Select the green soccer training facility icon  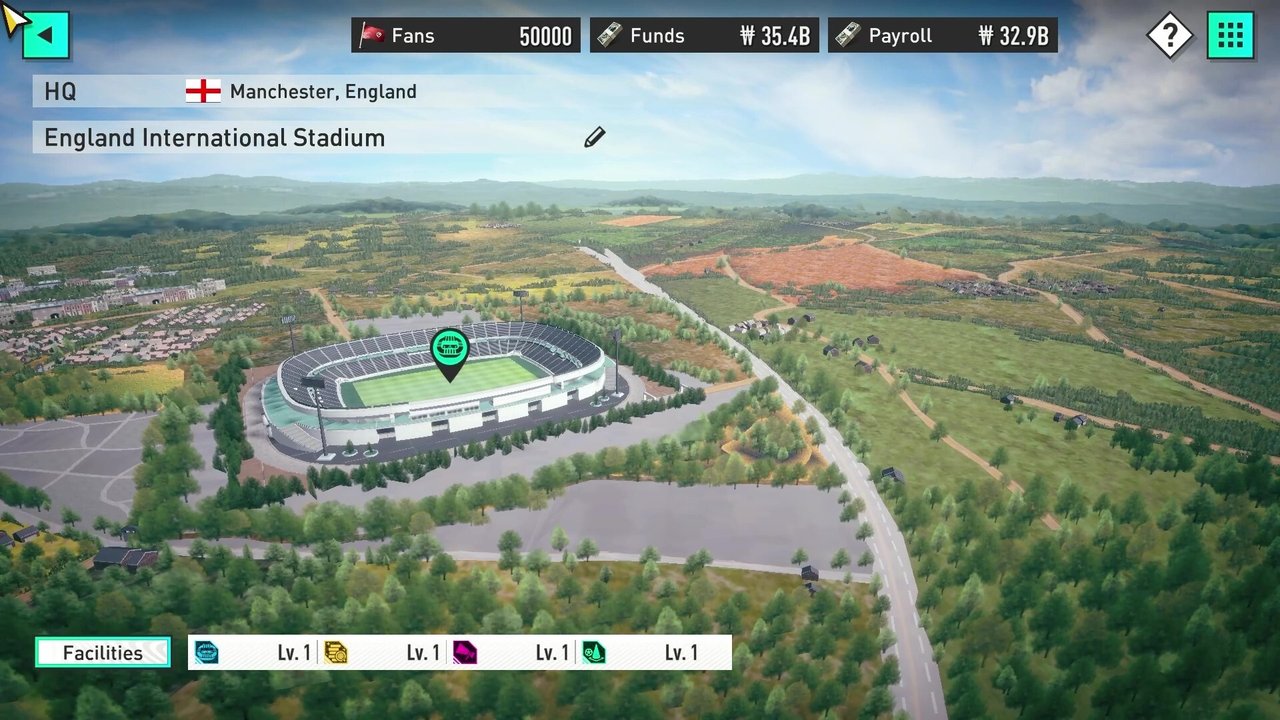click(x=593, y=653)
